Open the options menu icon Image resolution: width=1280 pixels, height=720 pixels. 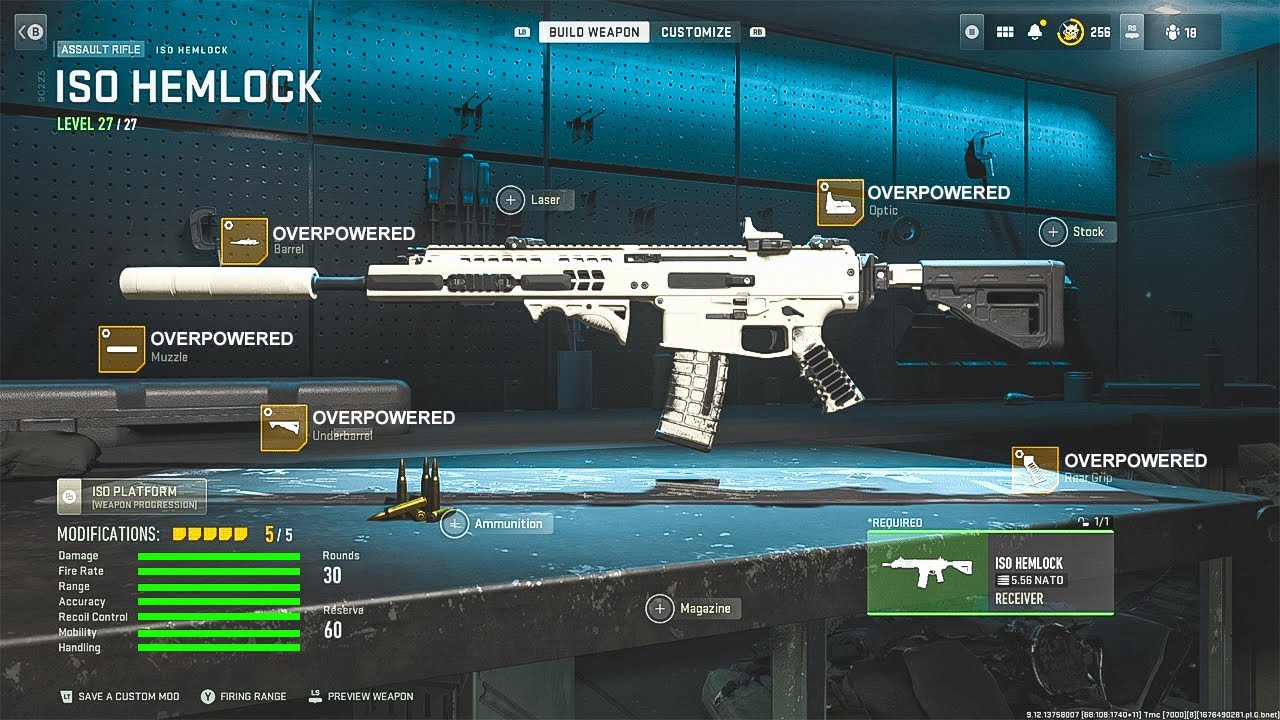[973, 32]
